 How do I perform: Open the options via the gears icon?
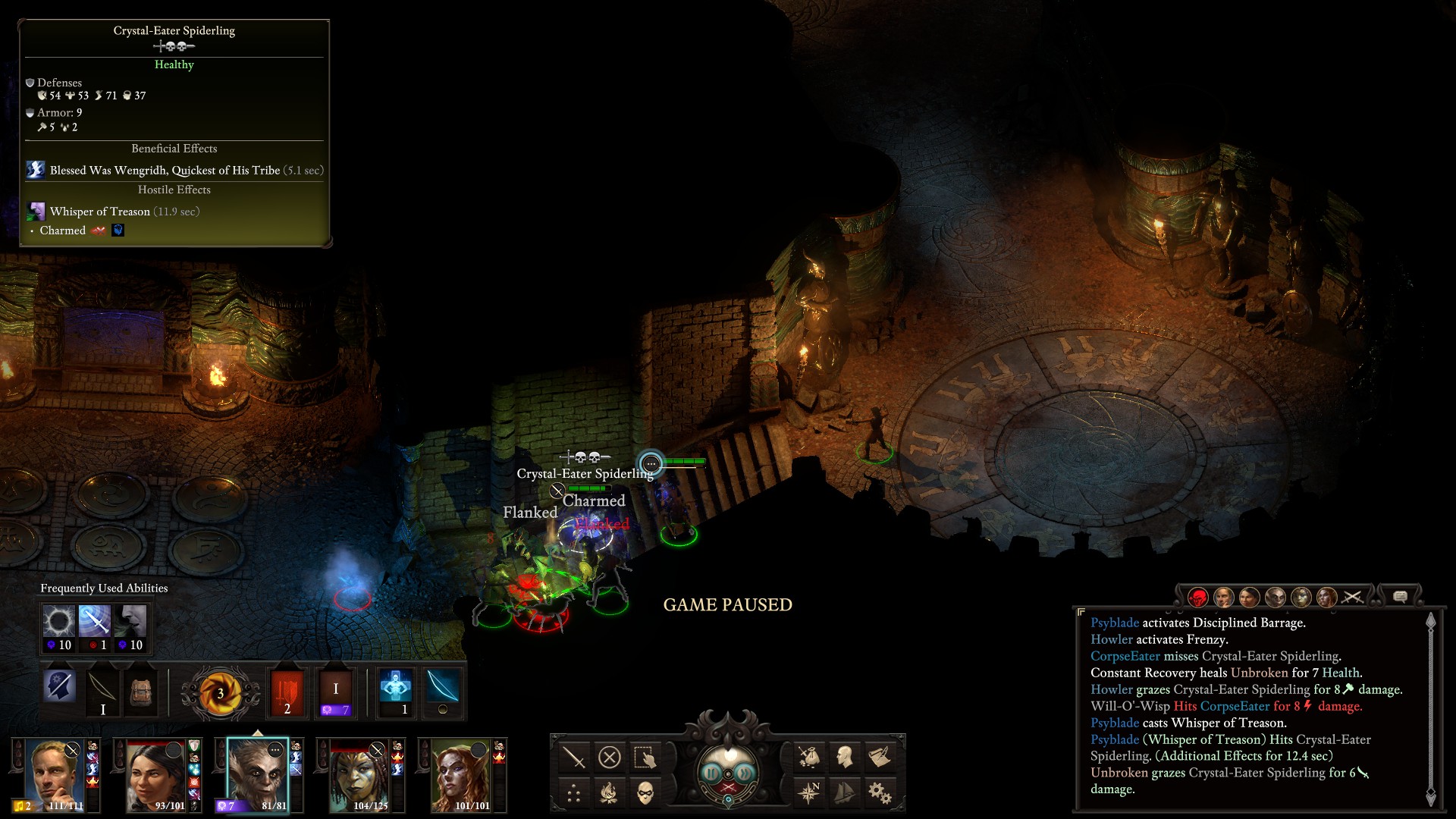pyautogui.click(x=880, y=793)
